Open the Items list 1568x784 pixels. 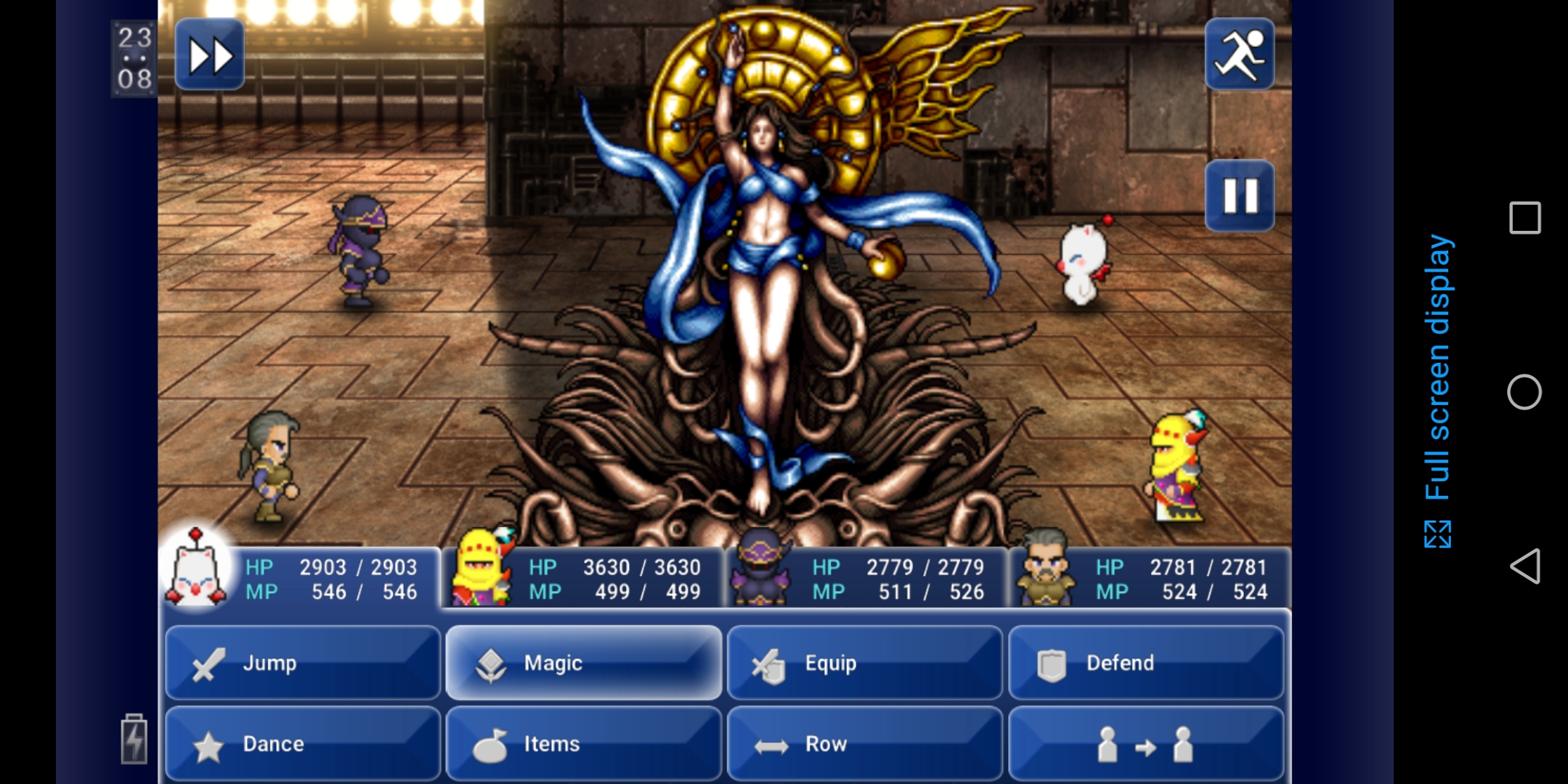[583, 744]
